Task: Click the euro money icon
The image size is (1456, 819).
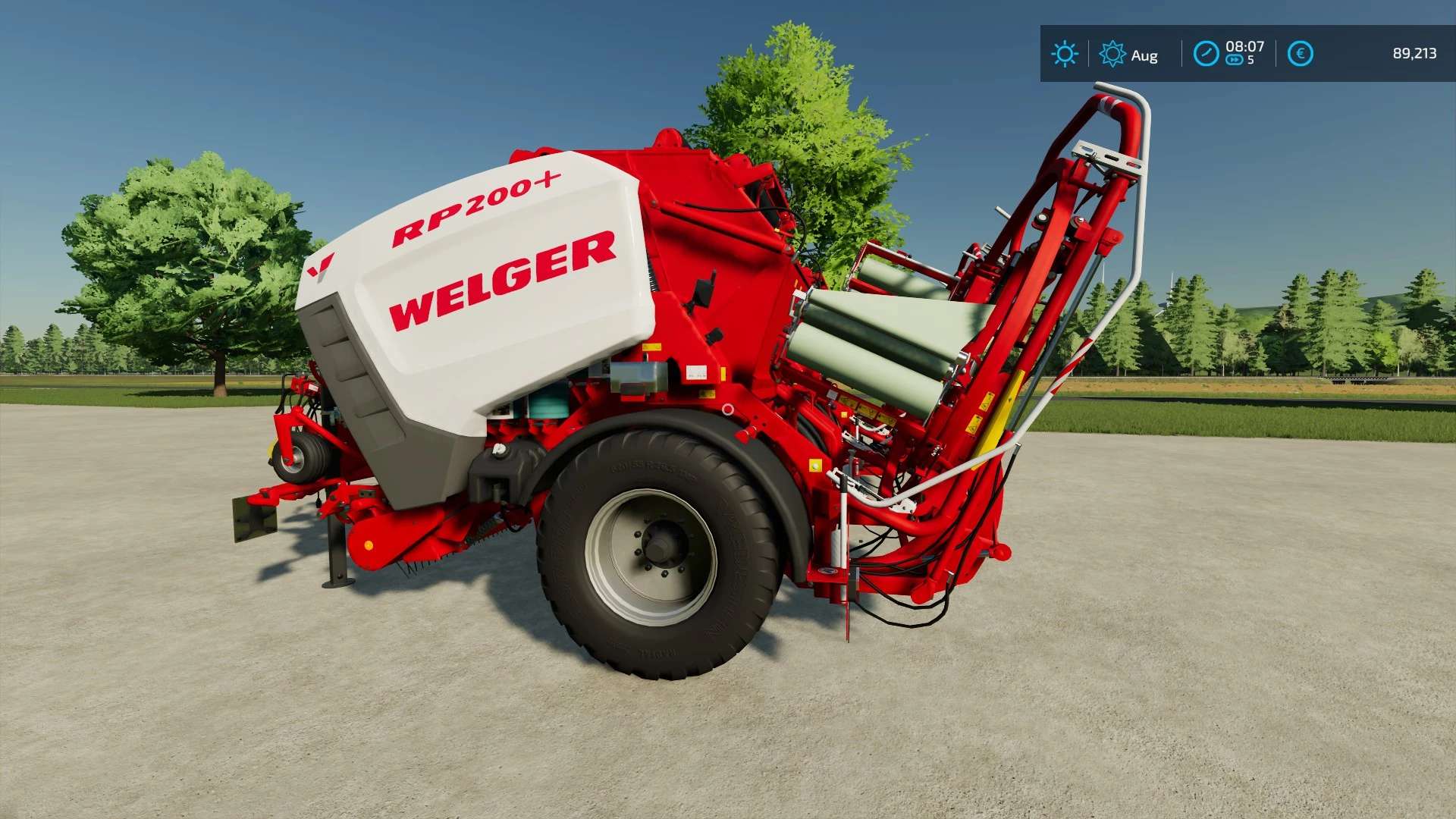Action: coord(1301,54)
